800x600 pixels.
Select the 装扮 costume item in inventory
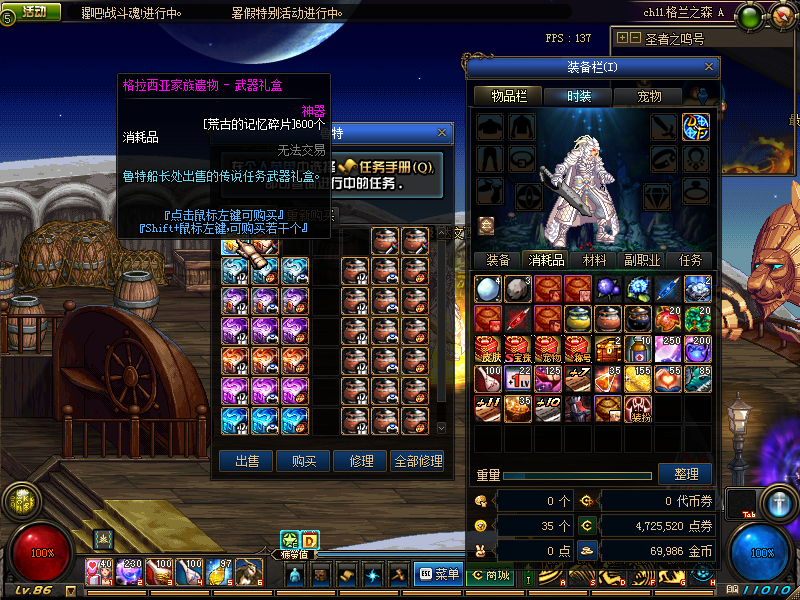pos(637,409)
